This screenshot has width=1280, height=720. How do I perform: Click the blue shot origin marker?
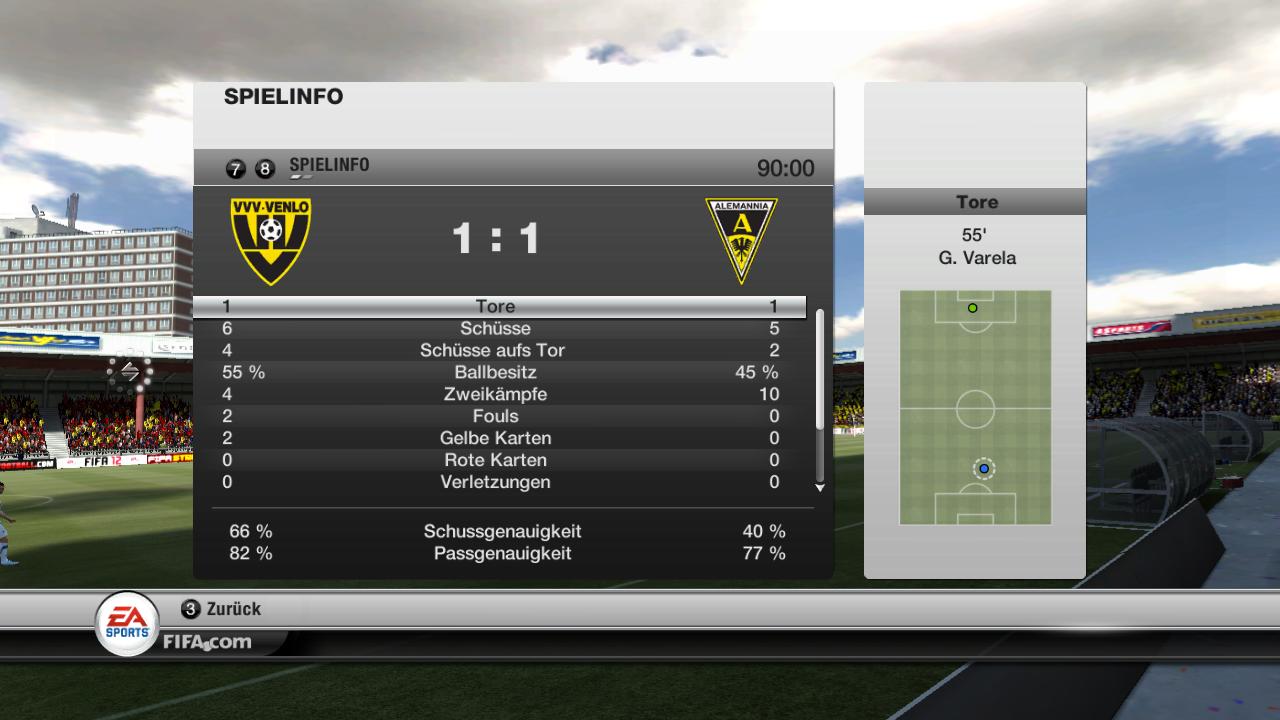(984, 468)
